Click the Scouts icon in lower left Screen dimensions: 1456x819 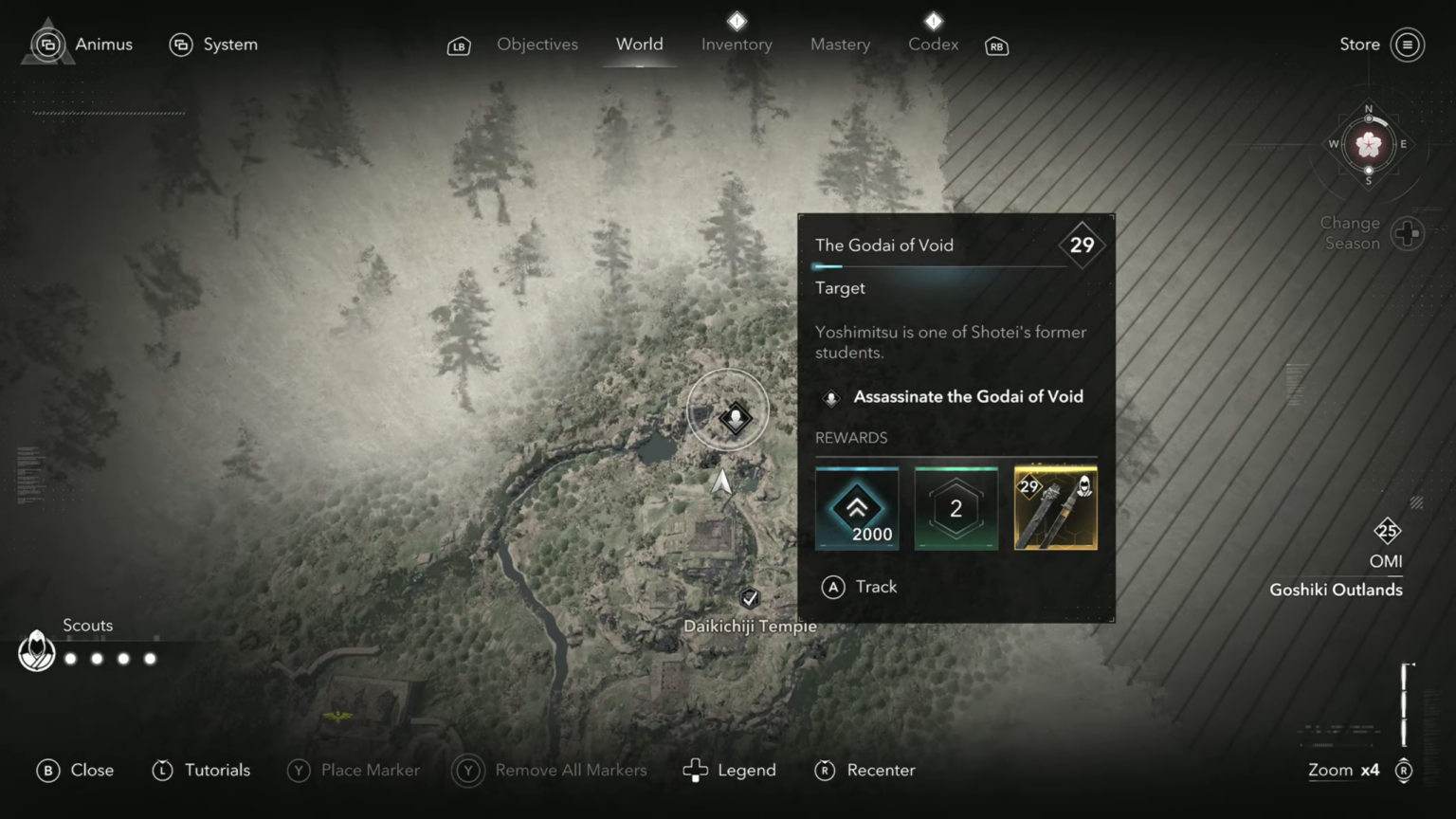tap(37, 651)
